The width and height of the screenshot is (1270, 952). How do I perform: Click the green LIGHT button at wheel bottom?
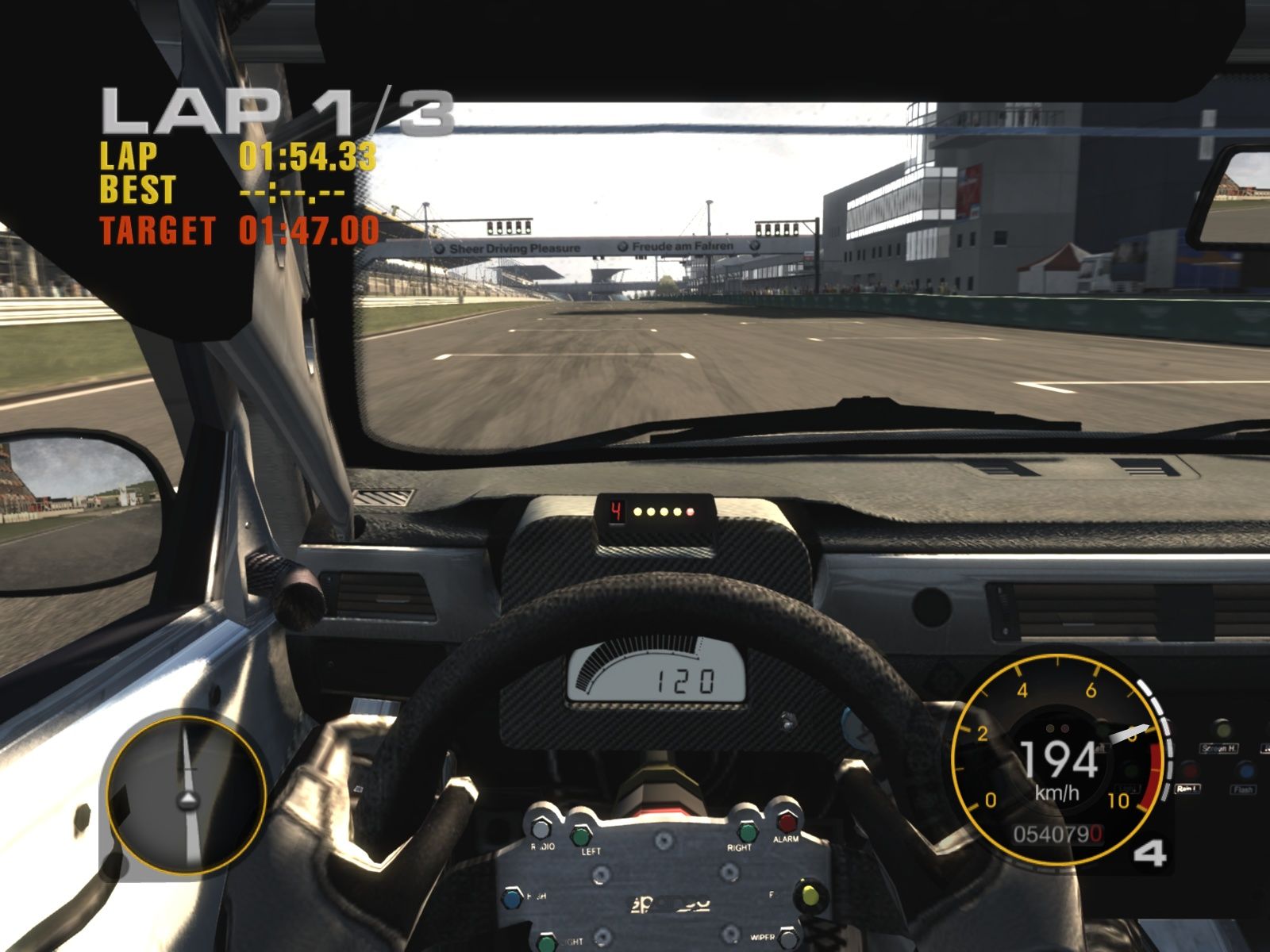[x=548, y=941]
